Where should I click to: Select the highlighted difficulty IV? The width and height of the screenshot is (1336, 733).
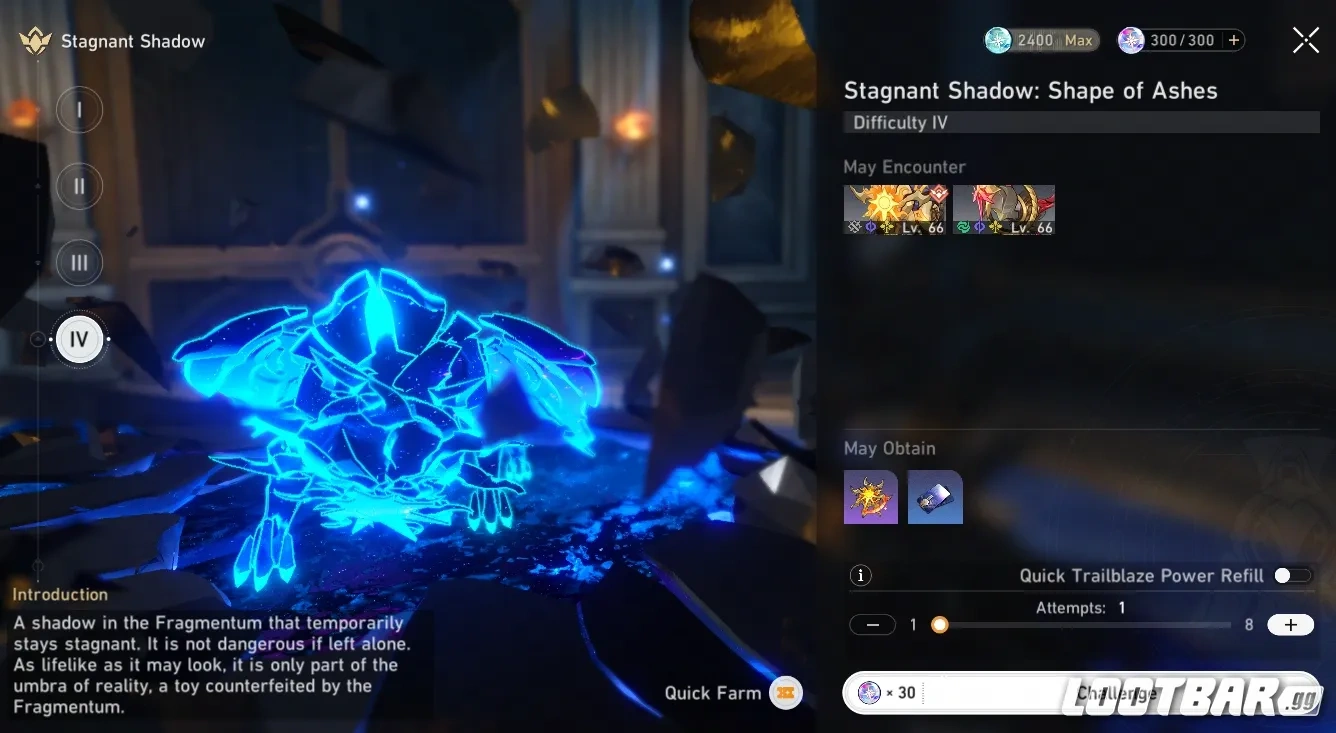80,340
